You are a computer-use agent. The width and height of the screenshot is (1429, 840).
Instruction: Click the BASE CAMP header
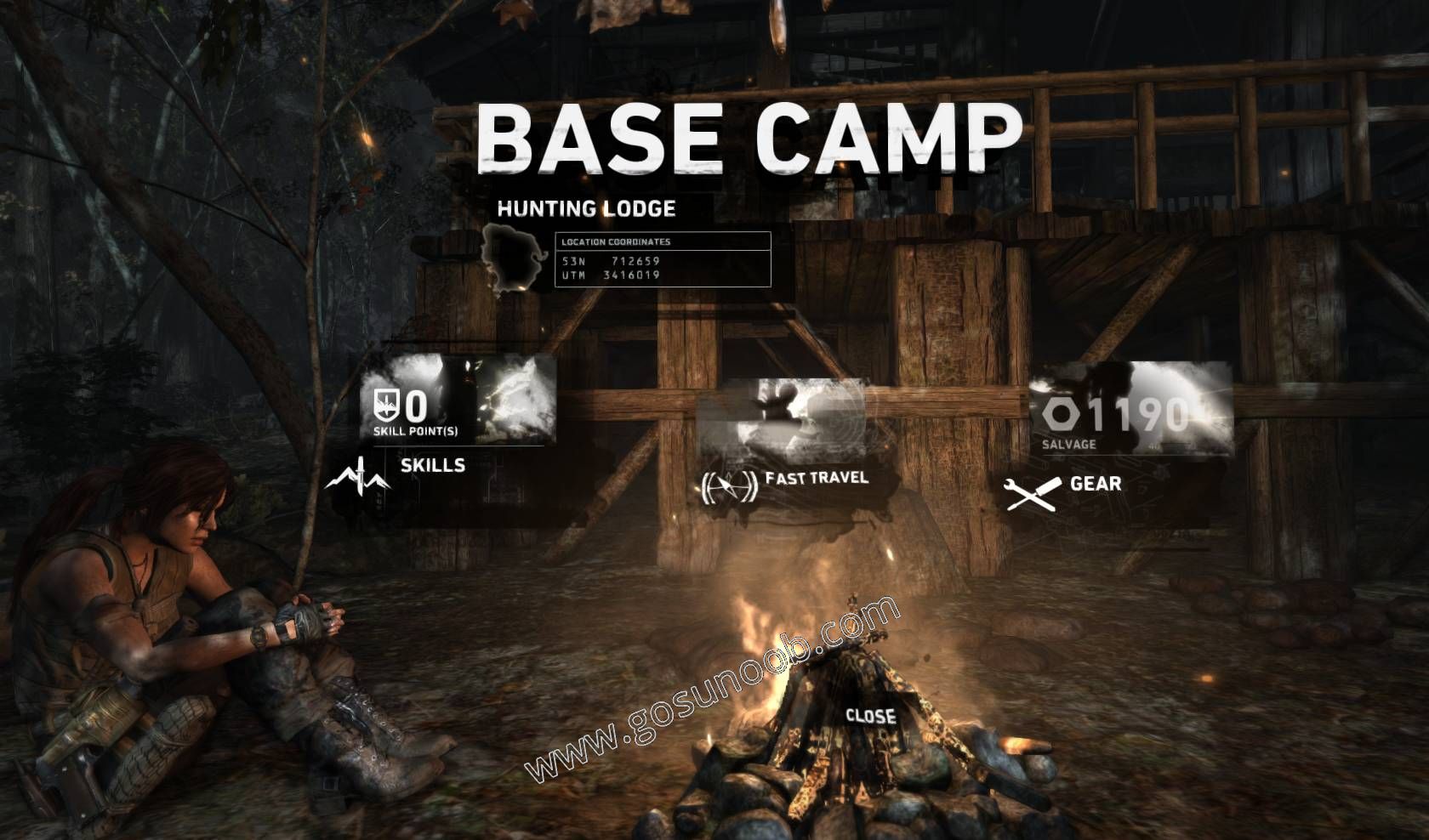[x=747, y=136]
